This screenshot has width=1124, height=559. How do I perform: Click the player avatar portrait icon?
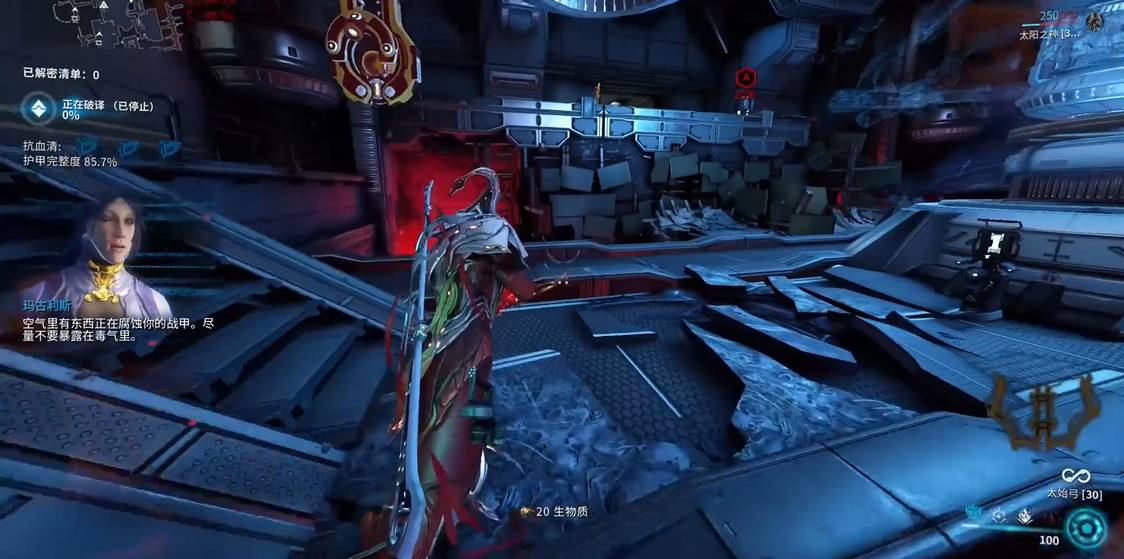tap(1095, 21)
